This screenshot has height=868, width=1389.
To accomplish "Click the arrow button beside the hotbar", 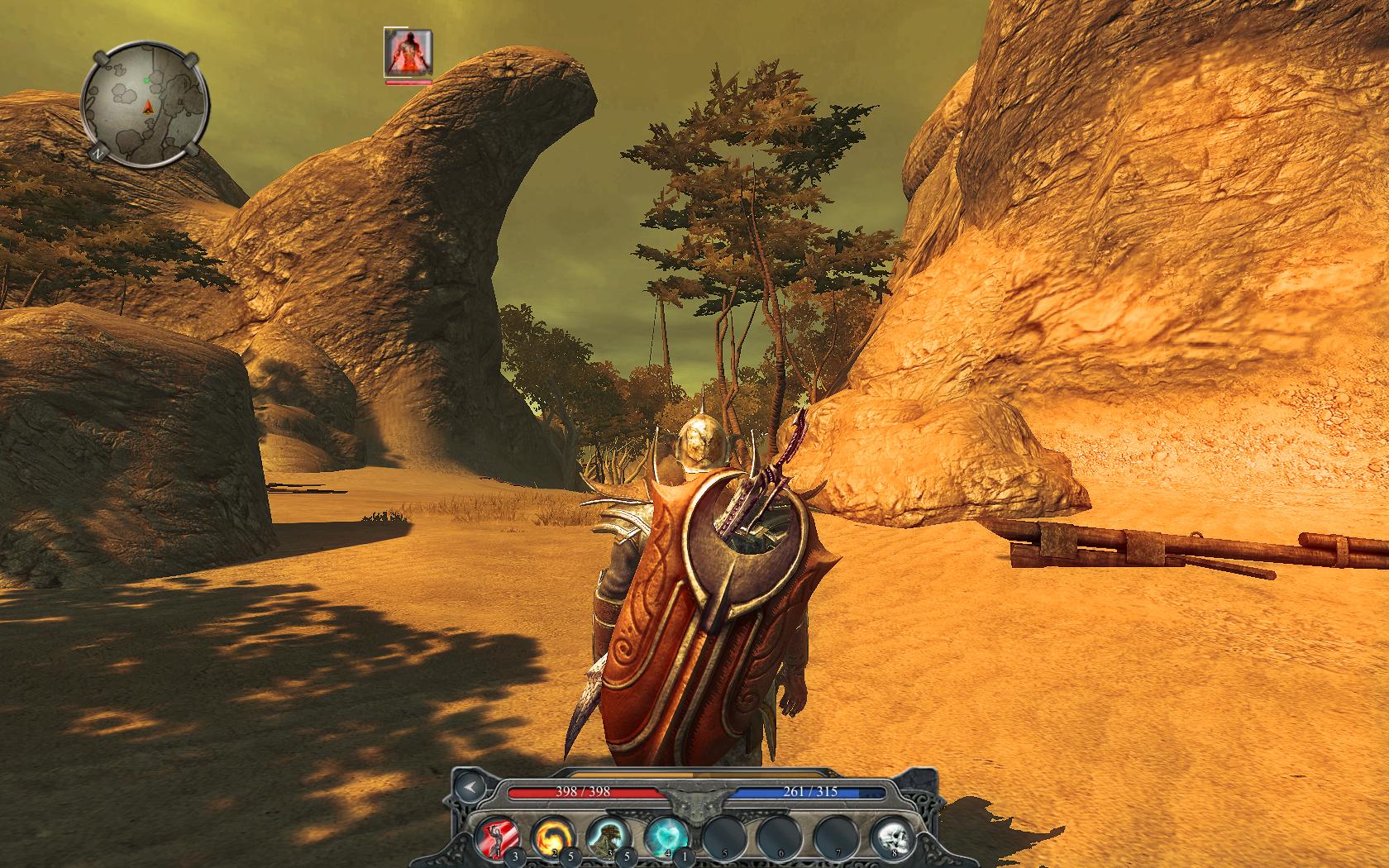I will point(470,788).
